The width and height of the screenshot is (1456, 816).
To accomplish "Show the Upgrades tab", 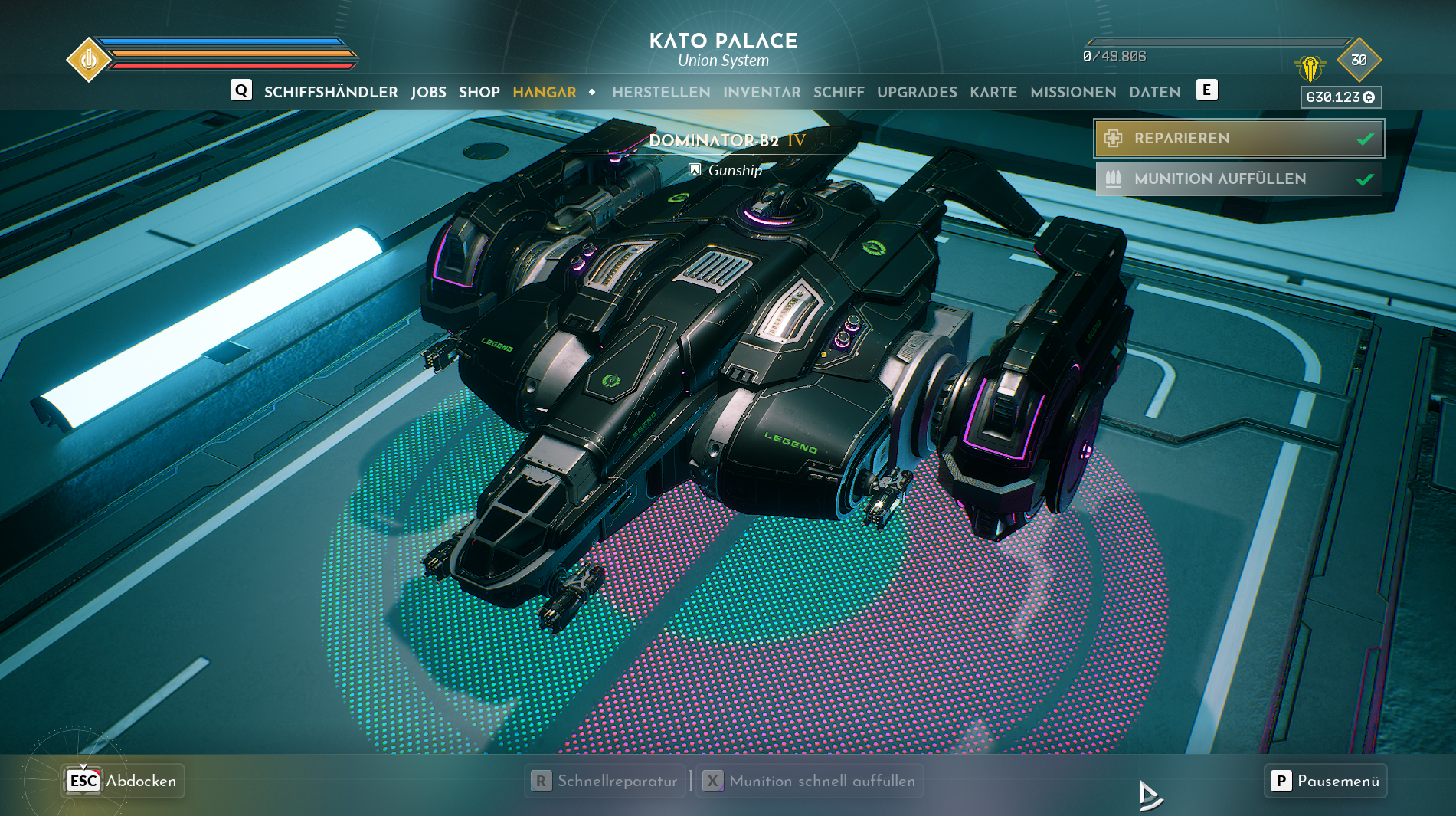I will coord(917,92).
